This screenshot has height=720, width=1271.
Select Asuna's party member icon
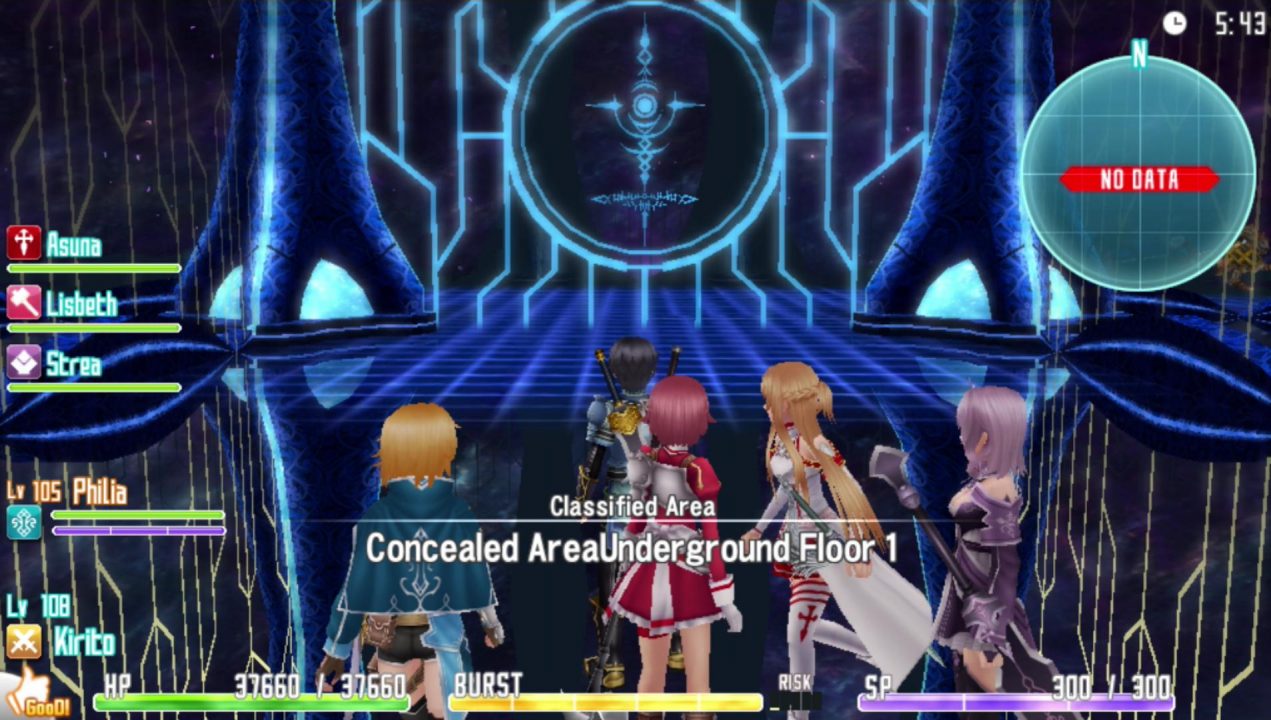click(23, 243)
